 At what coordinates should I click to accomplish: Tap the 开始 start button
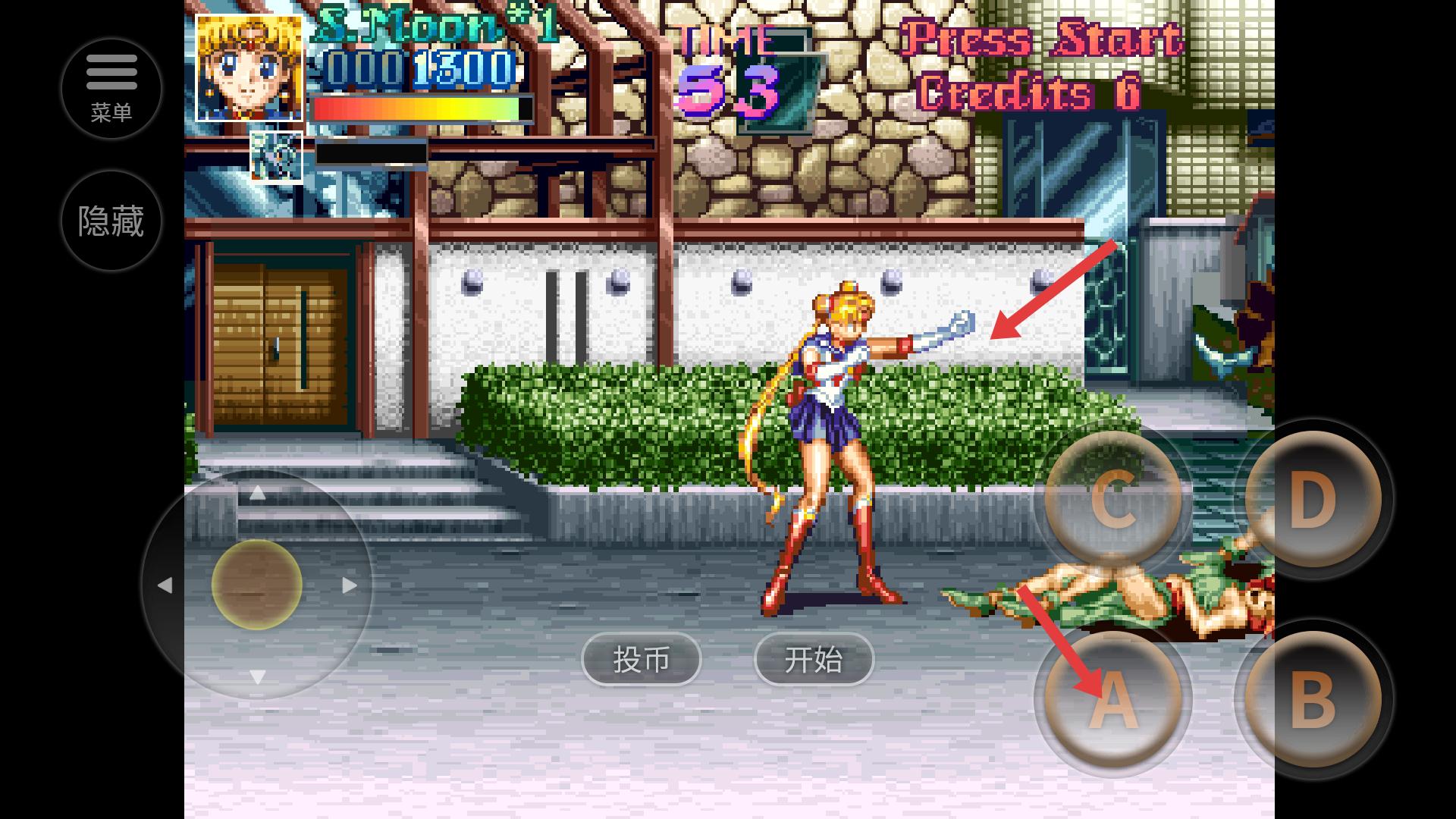(x=814, y=659)
